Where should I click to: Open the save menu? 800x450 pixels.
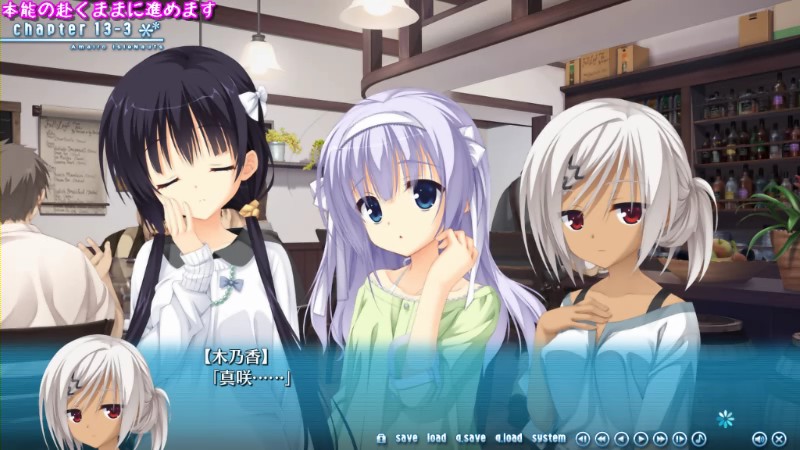407,438
